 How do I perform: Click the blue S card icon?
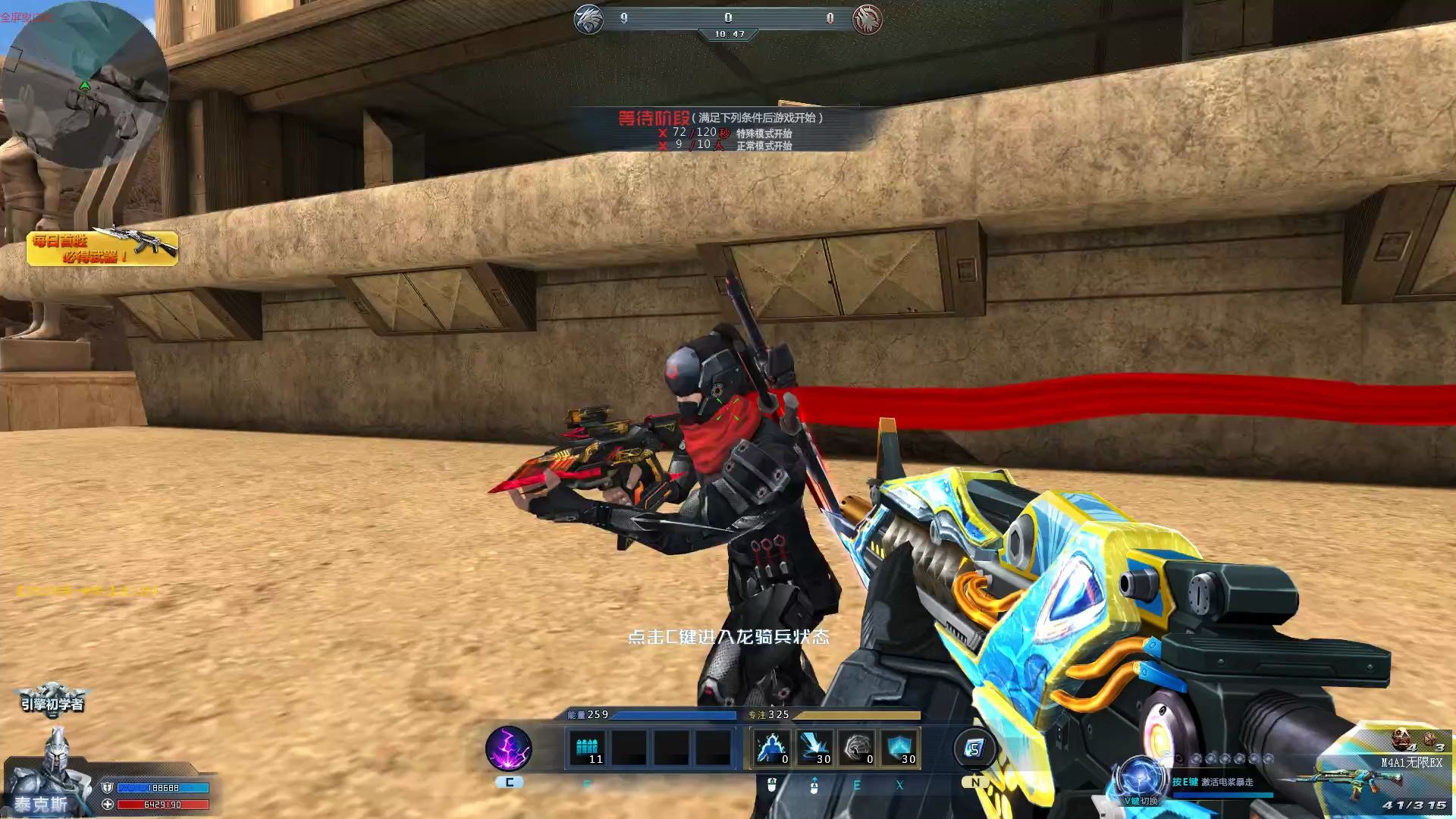(x=974, y=748)
